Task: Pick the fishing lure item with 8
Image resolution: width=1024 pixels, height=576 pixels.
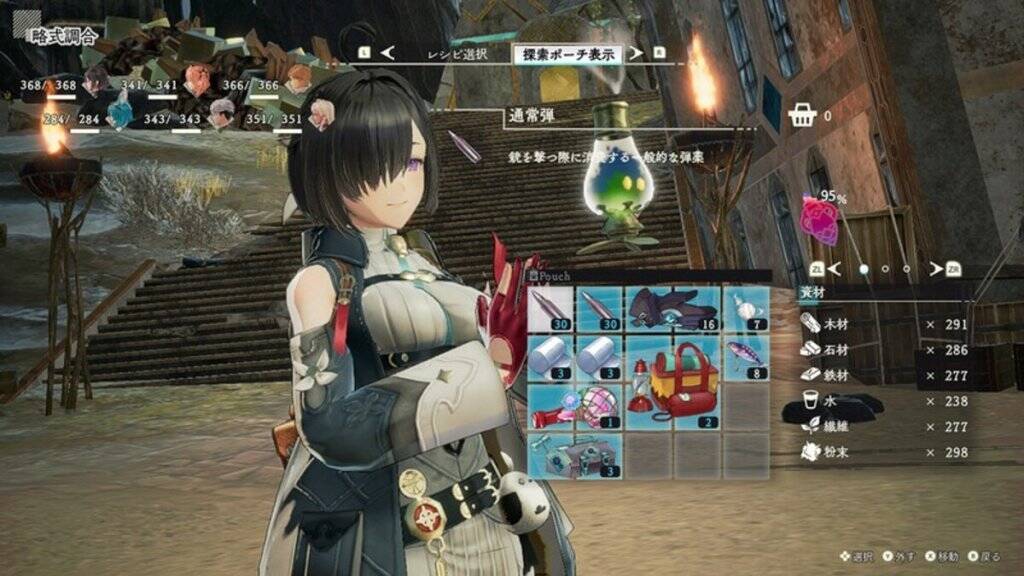Action: click(x=745, y=356)
